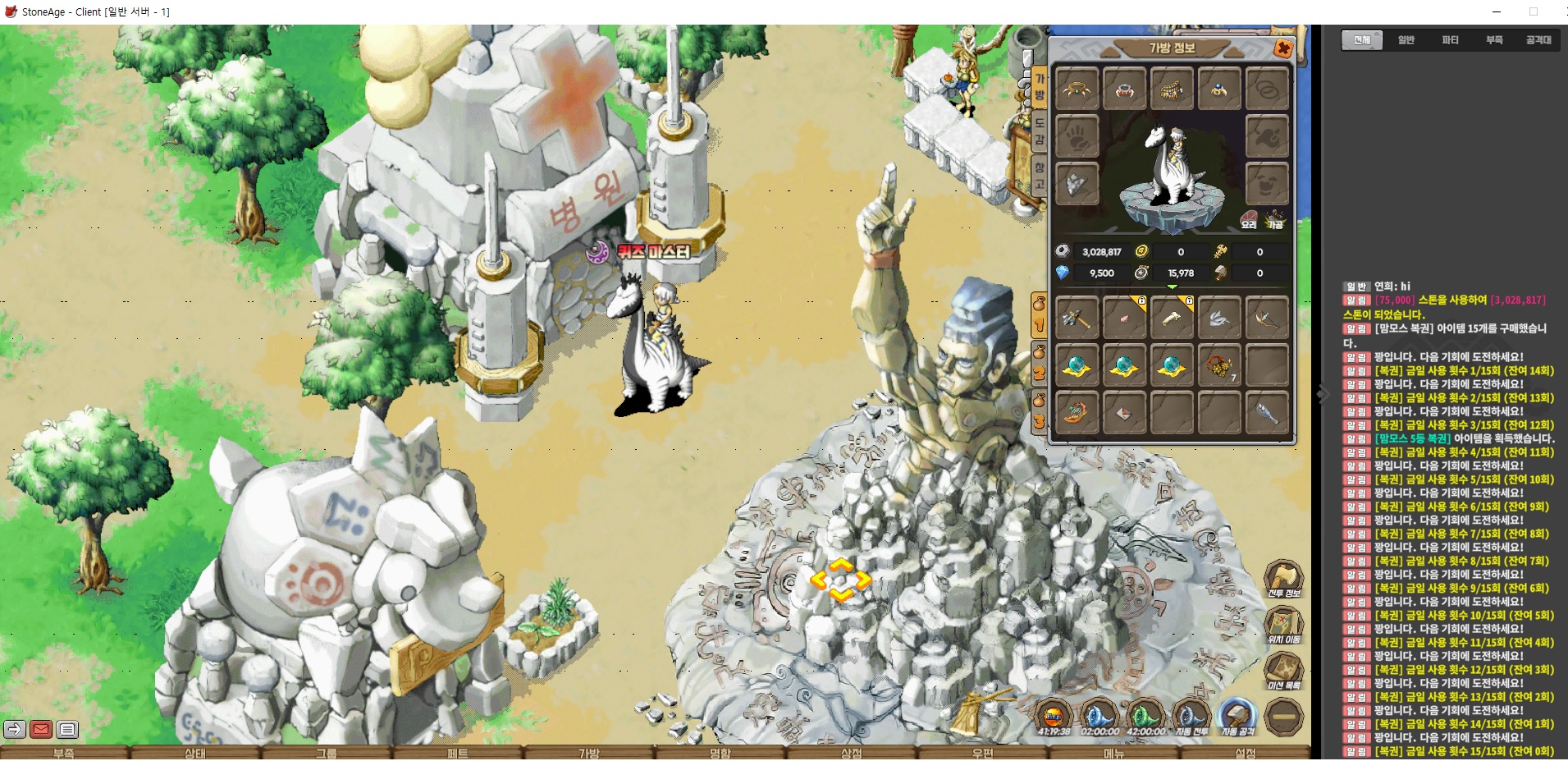Screen dimensions: 1568x761
Task: Open the red mail envelope button
Action: coord(41,729)
